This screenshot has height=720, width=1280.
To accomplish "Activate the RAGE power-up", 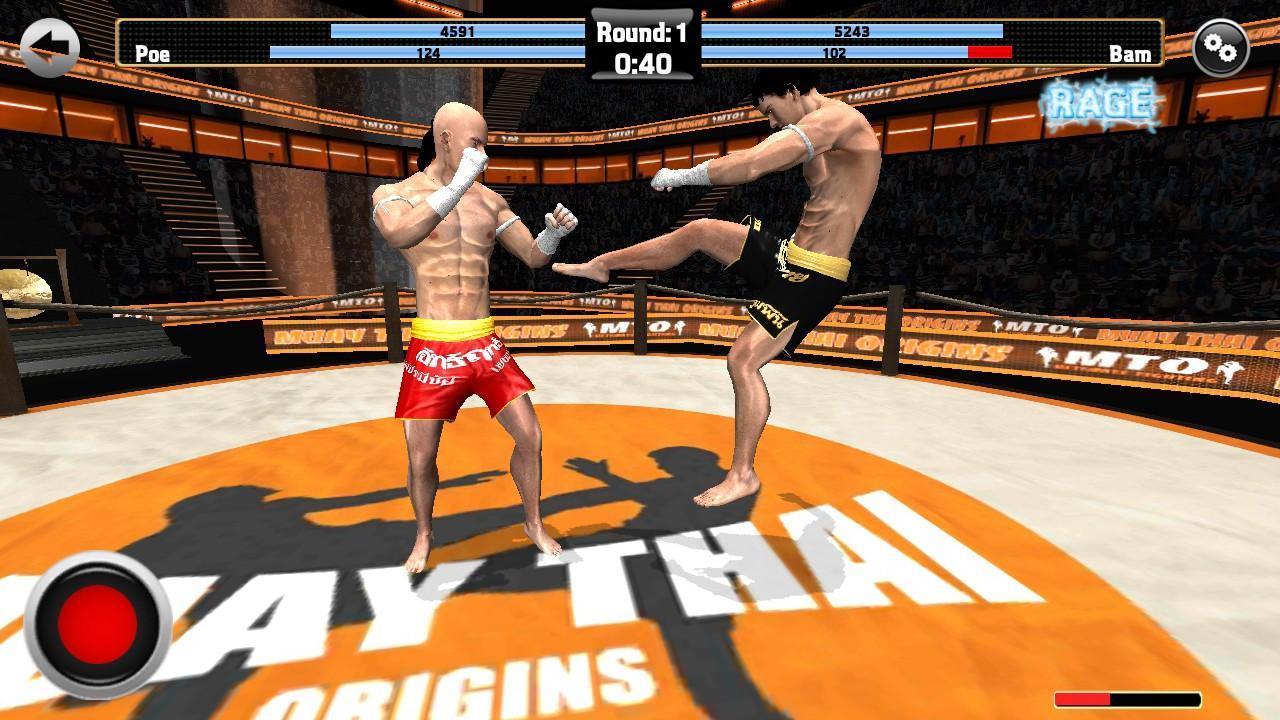I will [1097, 98].
